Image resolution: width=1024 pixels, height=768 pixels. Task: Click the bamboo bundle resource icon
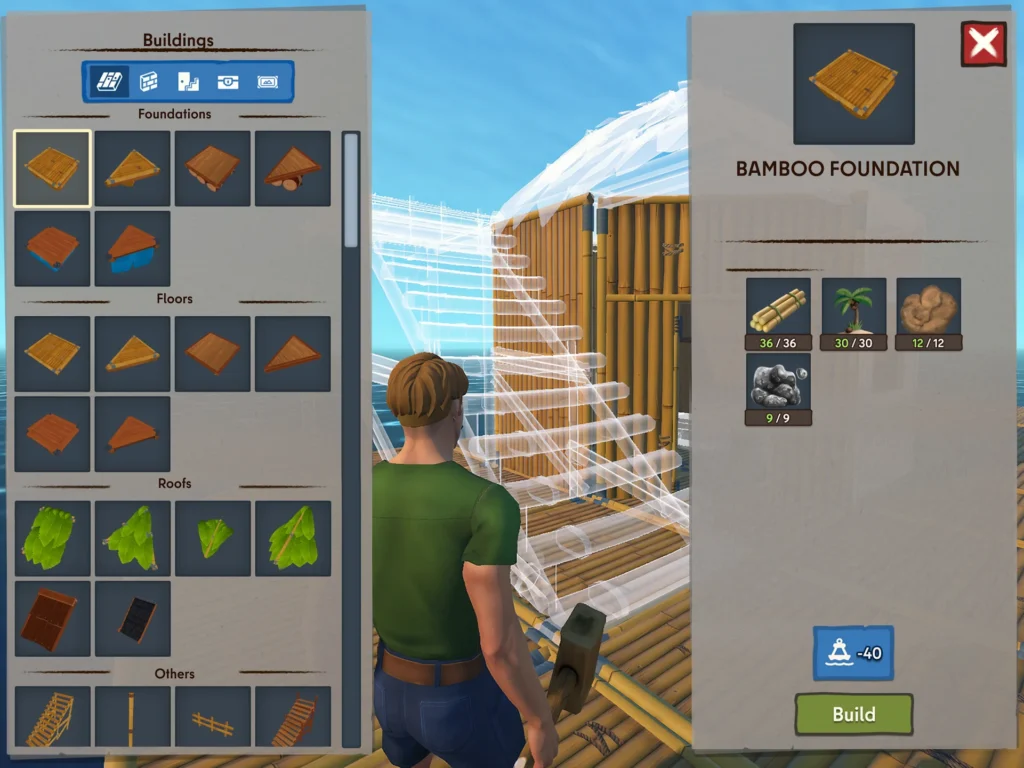click(778, 310)
